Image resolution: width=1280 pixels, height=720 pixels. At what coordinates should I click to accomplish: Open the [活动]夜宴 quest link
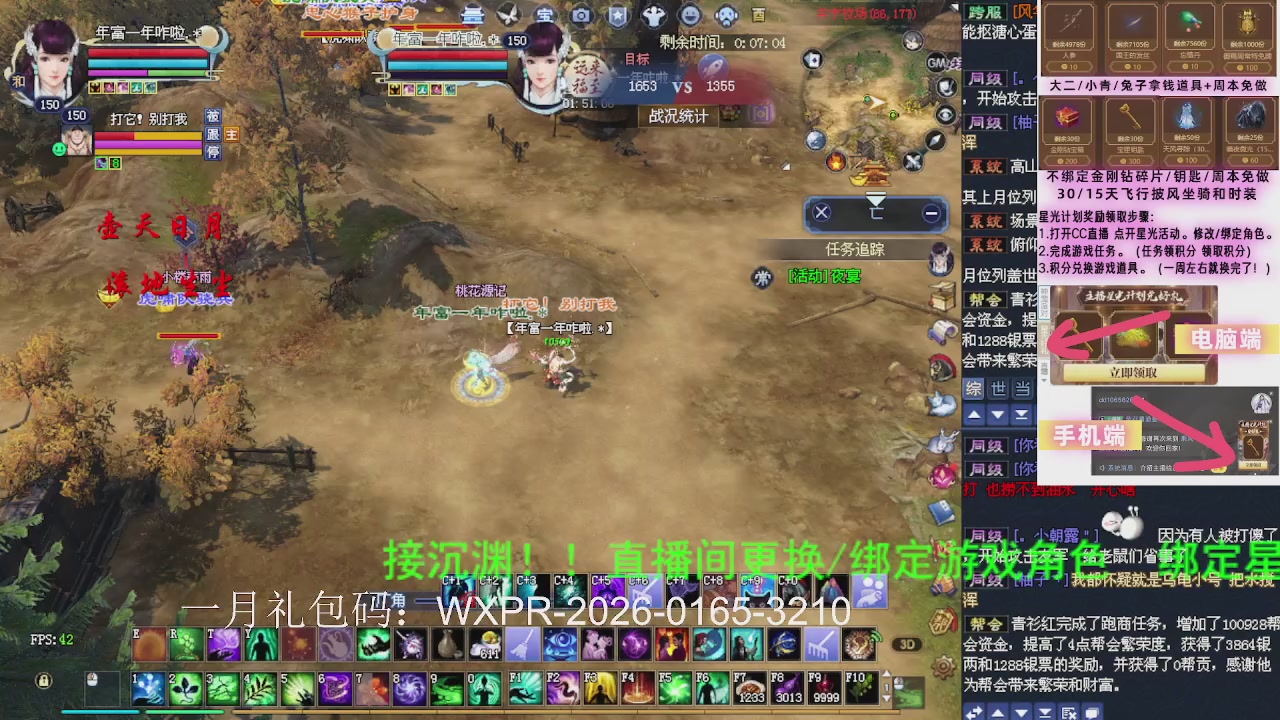(825, 277)
